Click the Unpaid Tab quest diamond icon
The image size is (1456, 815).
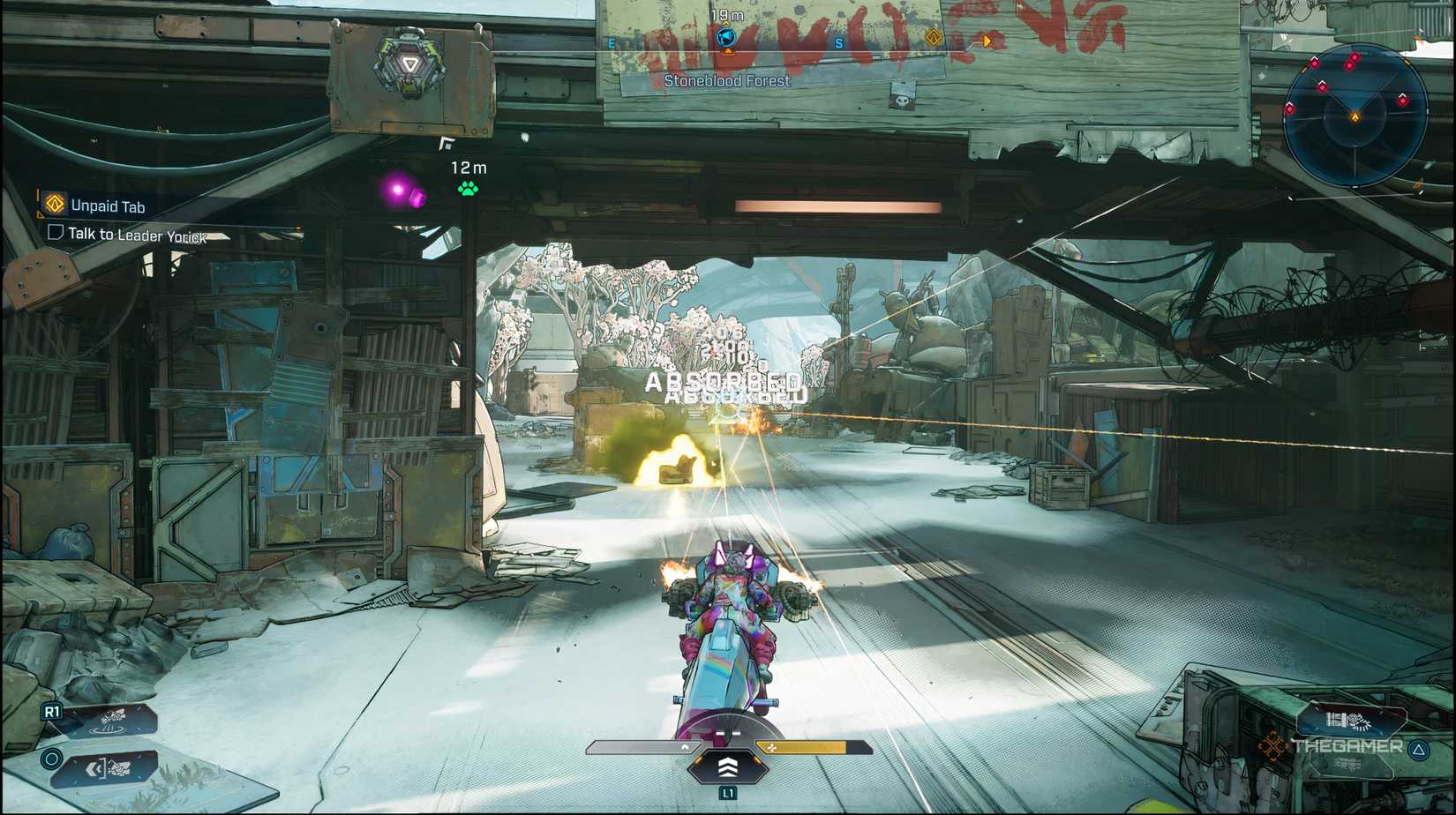point(53,205)
